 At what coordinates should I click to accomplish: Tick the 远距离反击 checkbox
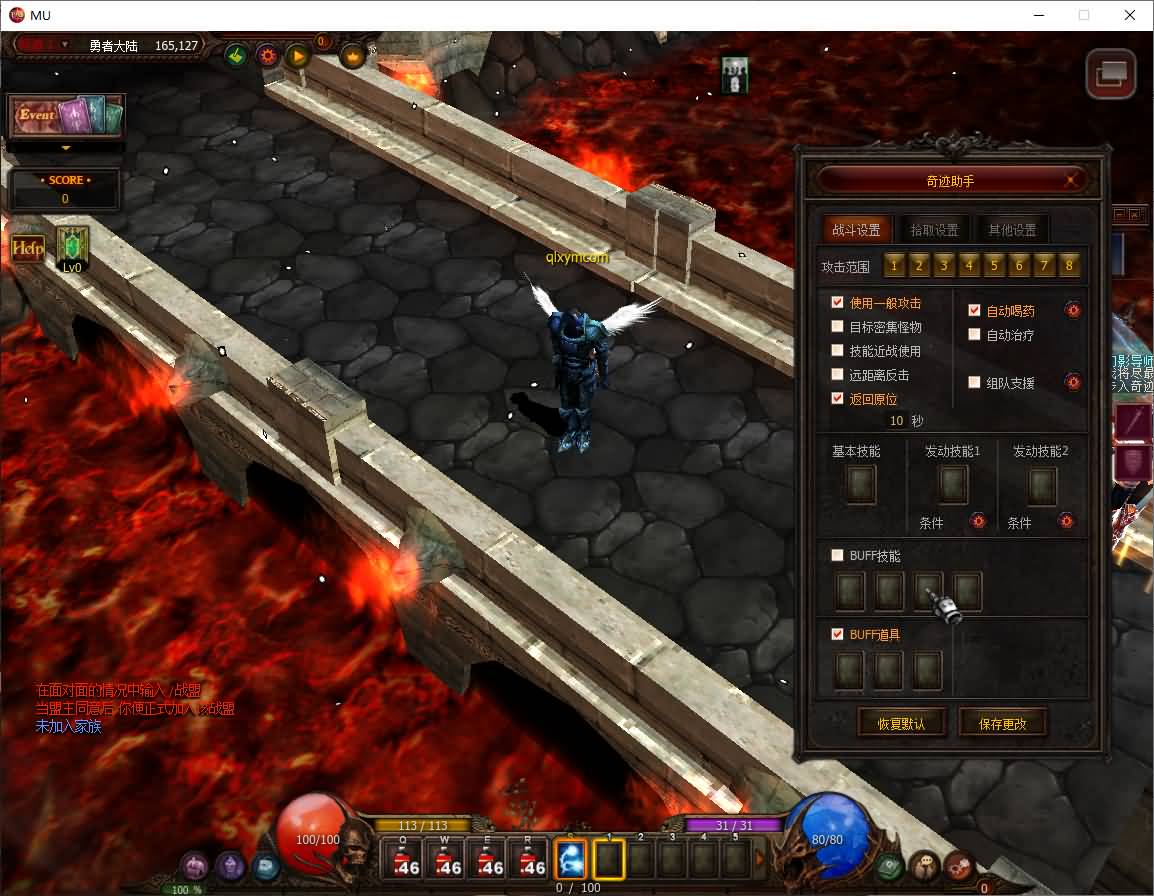[x=838, y=374]
